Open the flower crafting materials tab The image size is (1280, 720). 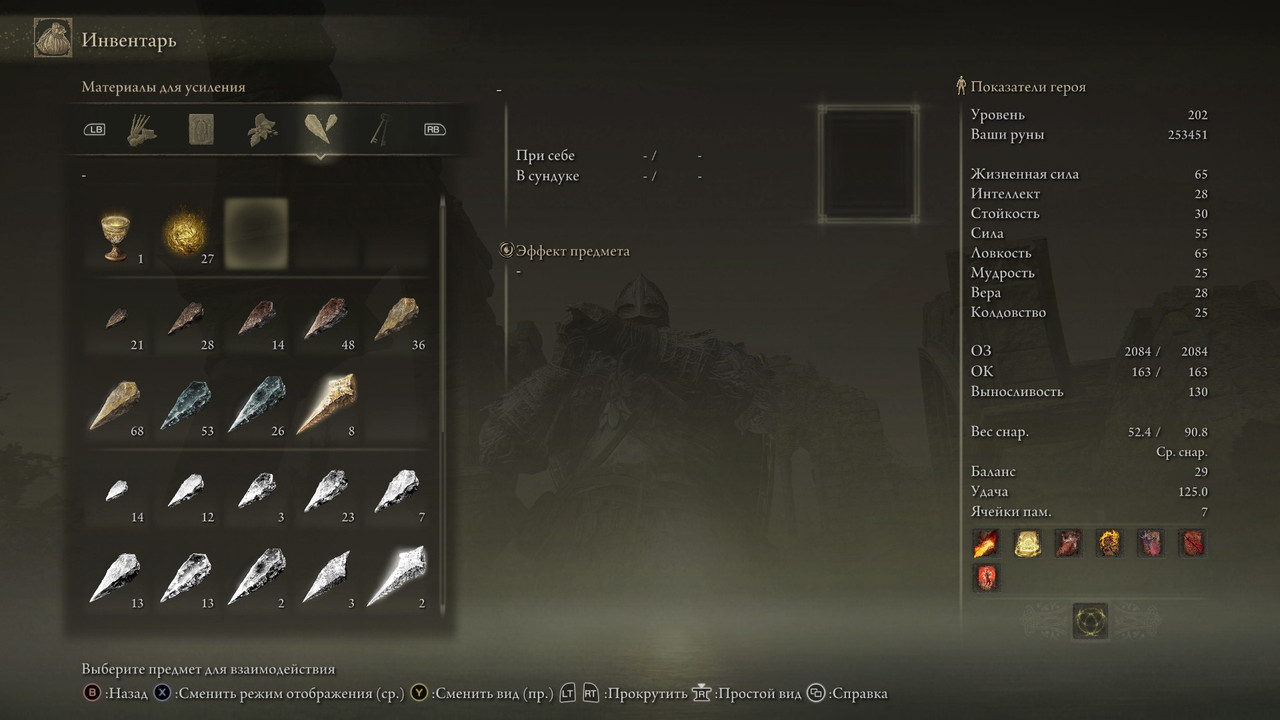262,130
